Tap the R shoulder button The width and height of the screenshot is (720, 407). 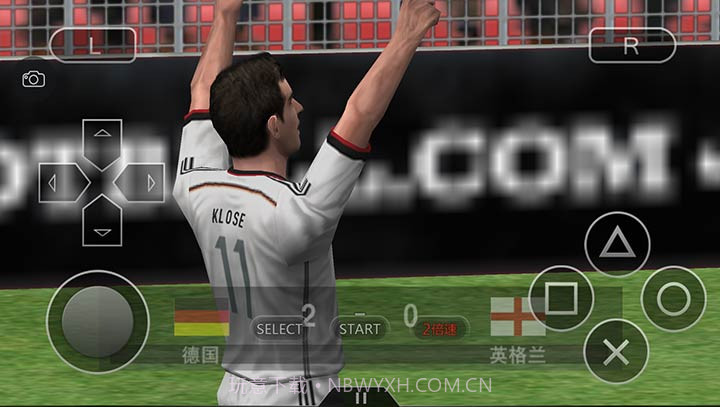631,45
